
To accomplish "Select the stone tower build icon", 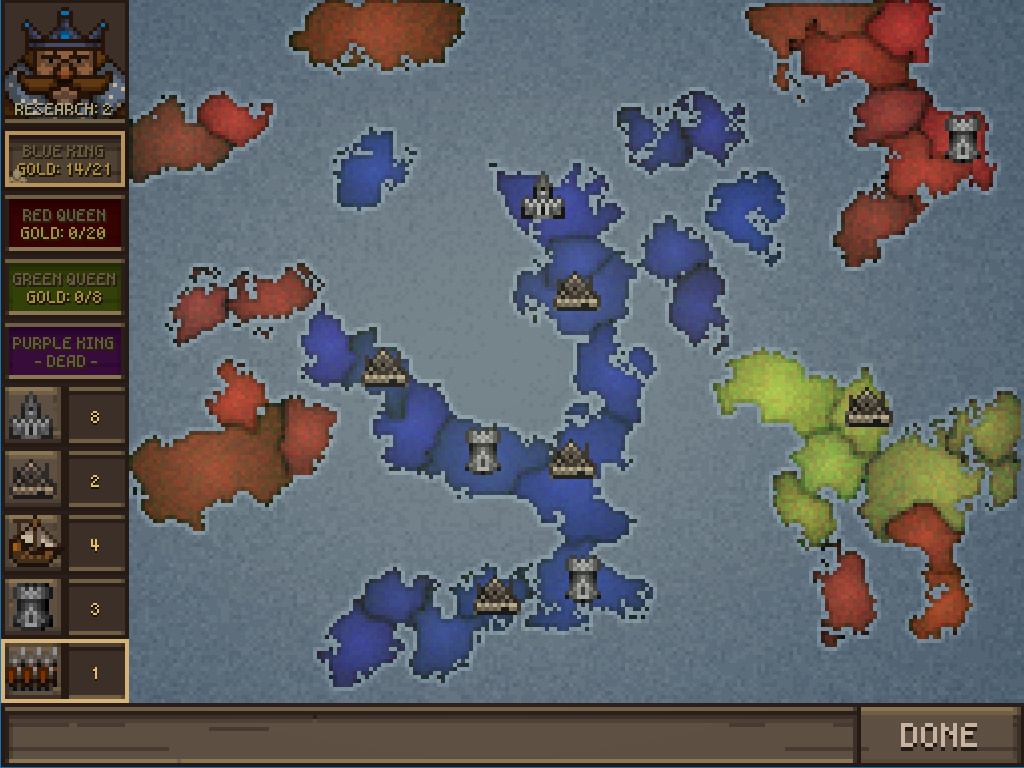I will 31,608.
